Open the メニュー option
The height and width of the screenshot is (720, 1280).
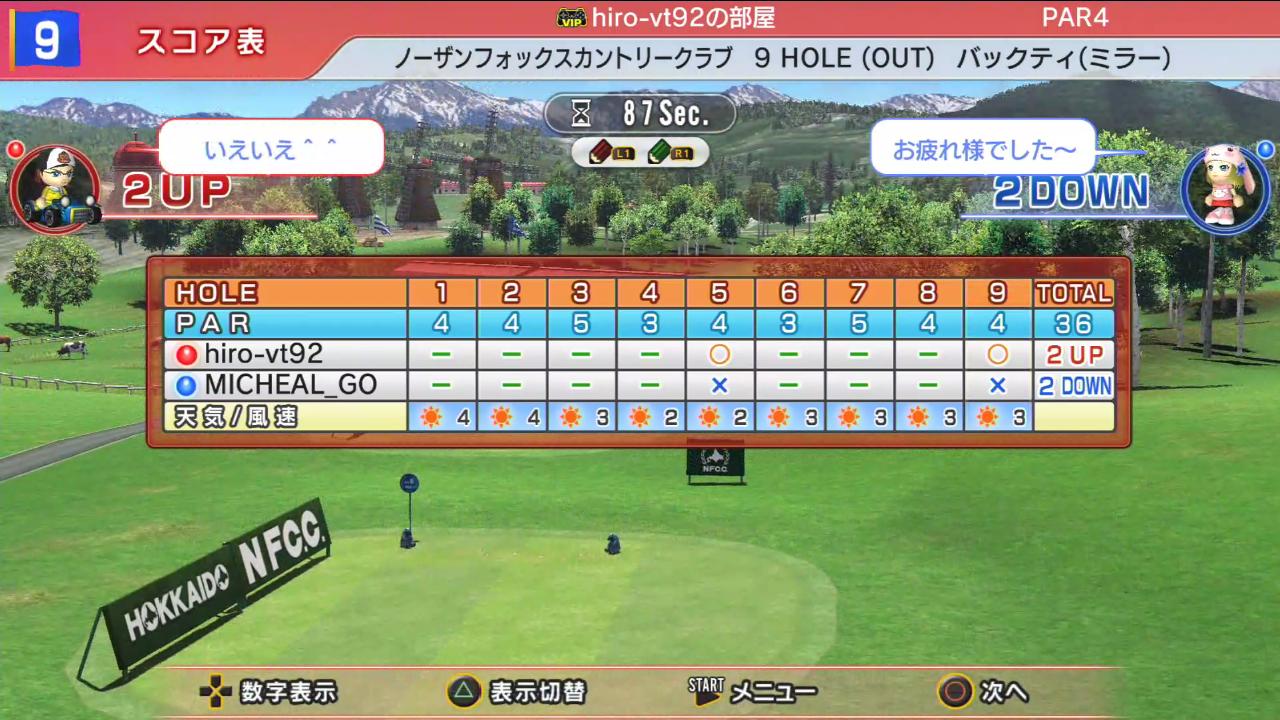click(x=772, y=691)
